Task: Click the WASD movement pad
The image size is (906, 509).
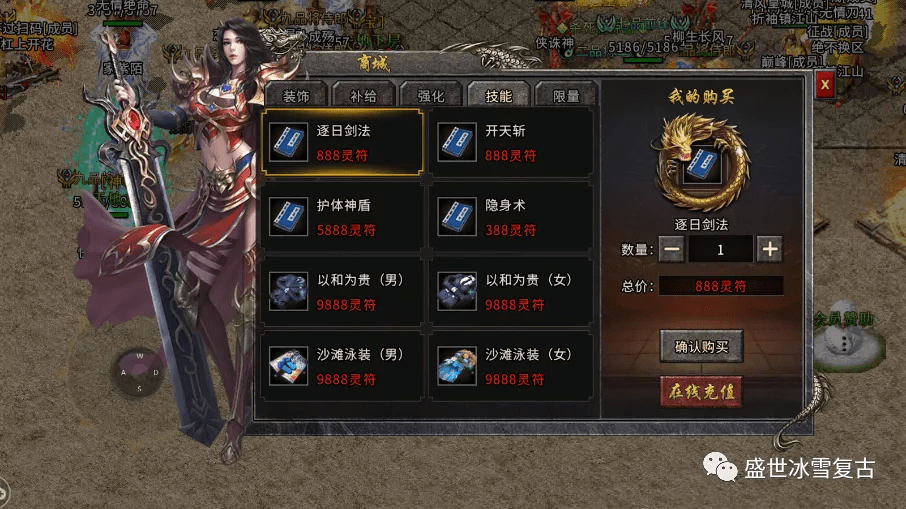Action: click(141, 371)
